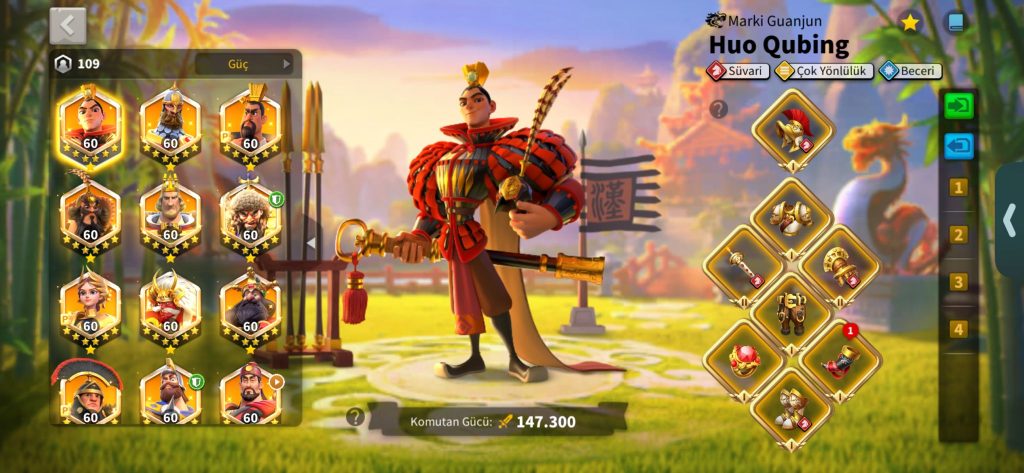
Task: Select the red boots slot with notification
Action: tap(840, 357)
